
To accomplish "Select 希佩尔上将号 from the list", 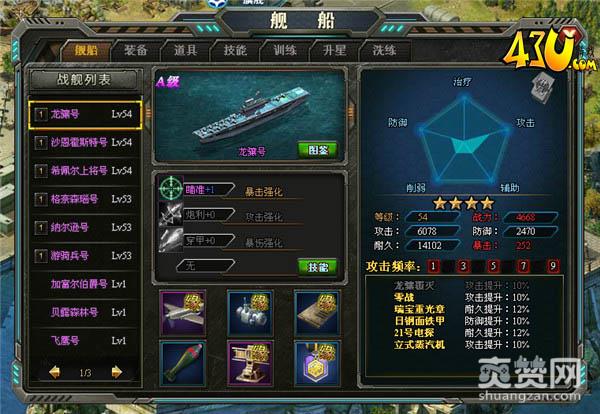I will click(x=85, y=172).
